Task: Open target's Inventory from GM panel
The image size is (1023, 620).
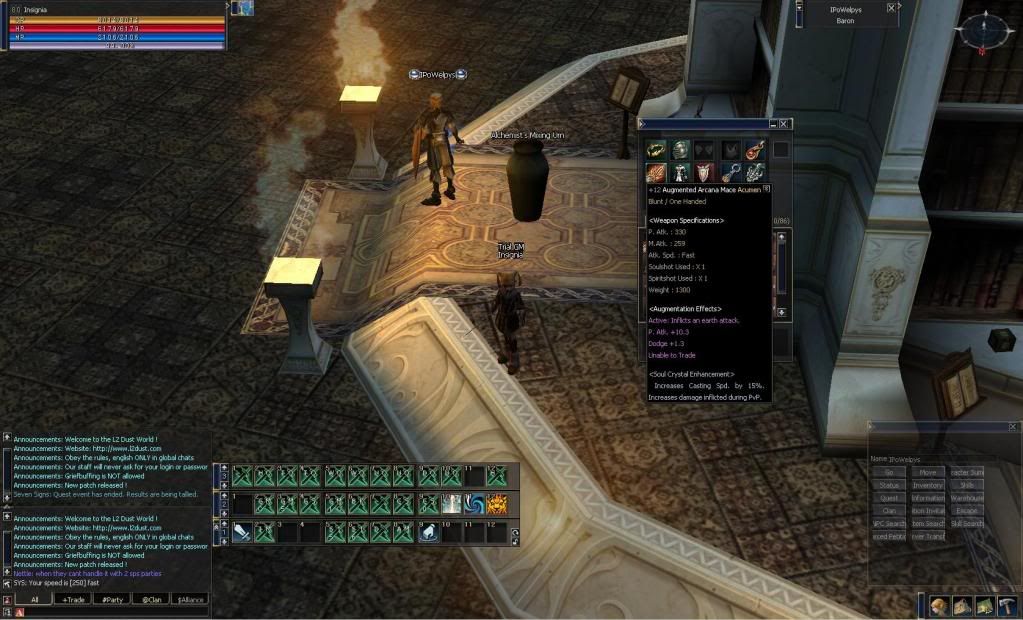Action: pos(928,485)
